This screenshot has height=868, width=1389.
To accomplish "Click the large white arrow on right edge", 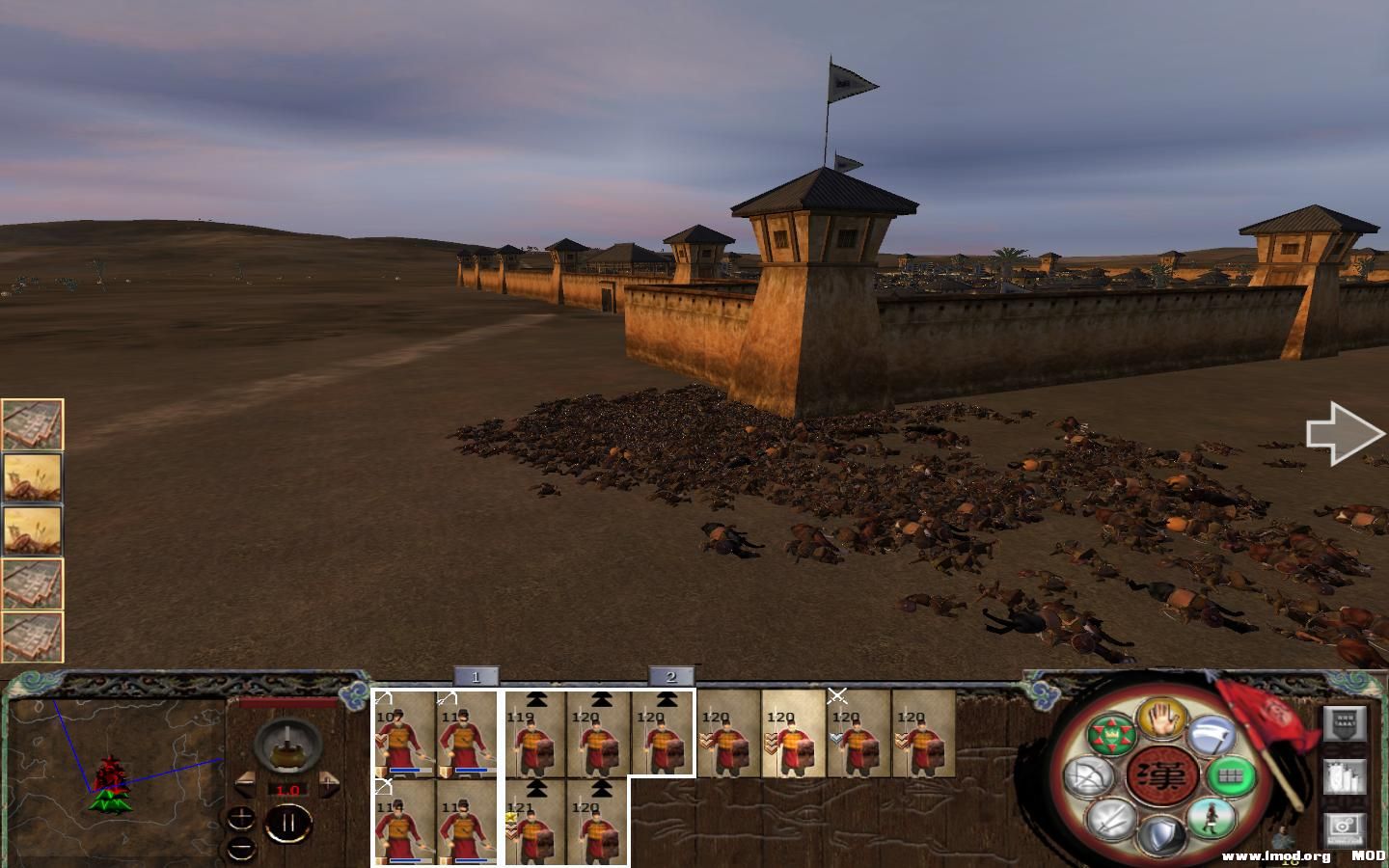I will tap(1344, 432).
